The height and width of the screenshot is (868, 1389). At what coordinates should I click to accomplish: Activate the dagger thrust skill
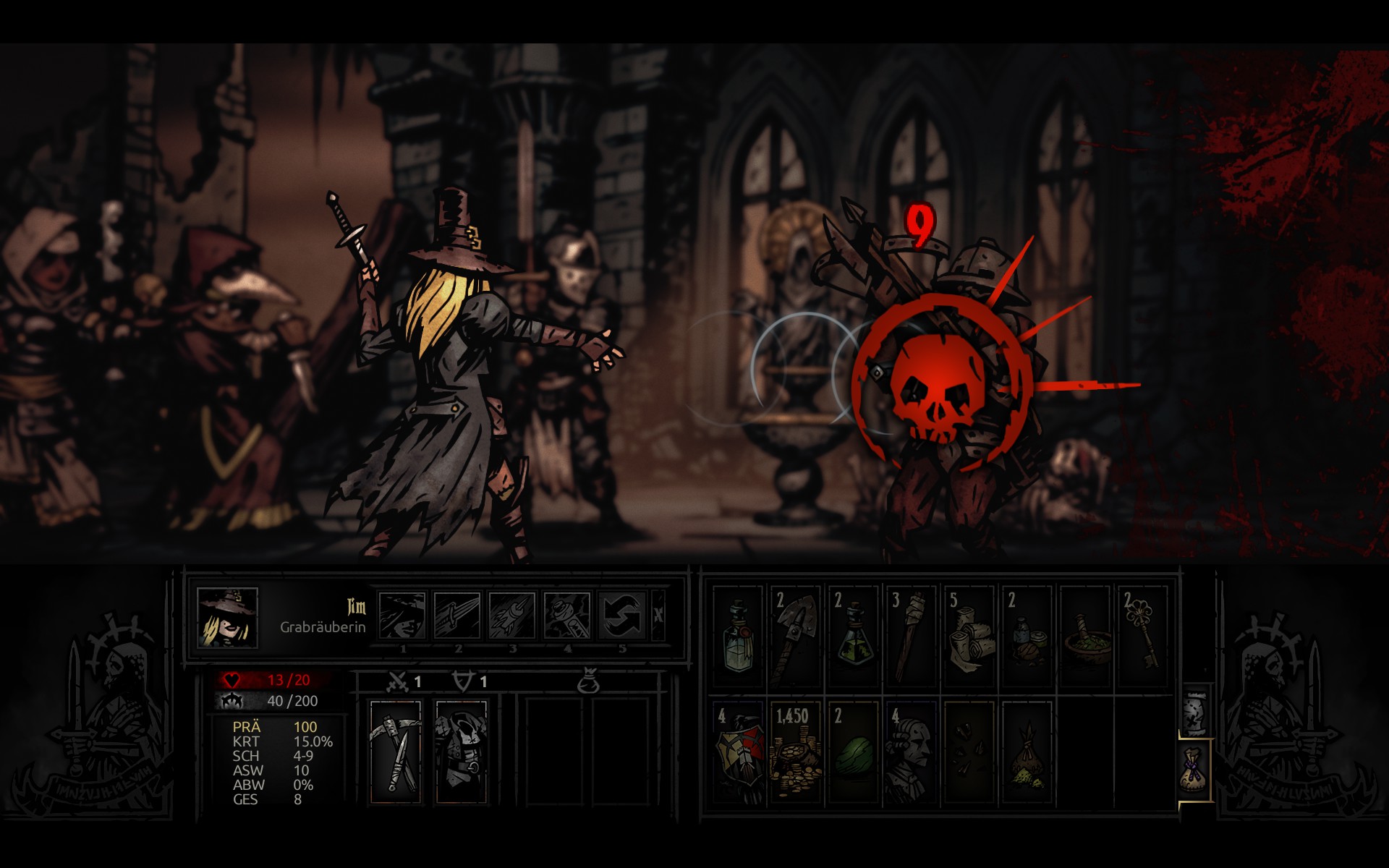point(457,615)
